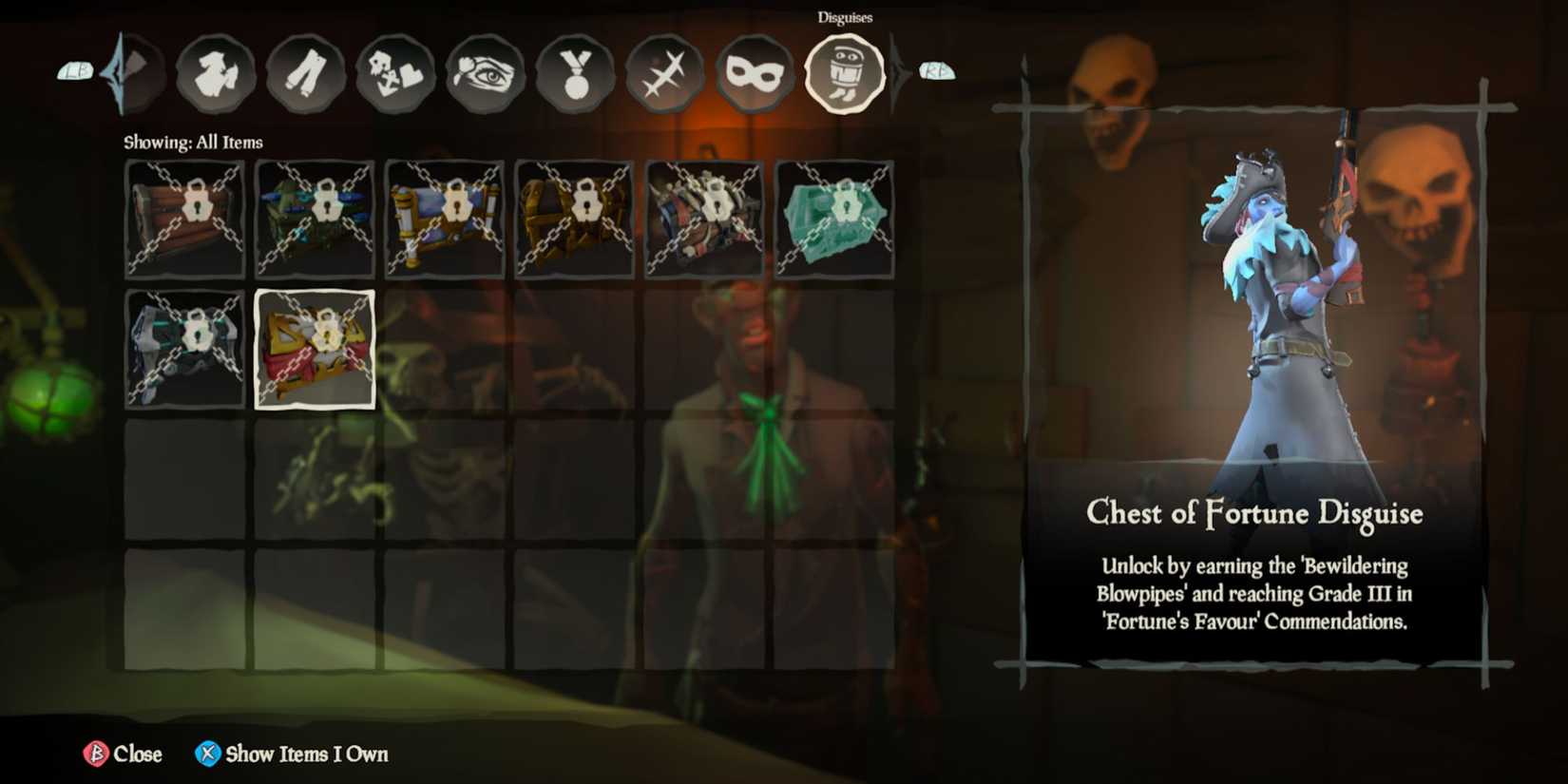Click the Showing: All Items filter label
This screenshot has width=1568, height=784.
pos(193,142)
